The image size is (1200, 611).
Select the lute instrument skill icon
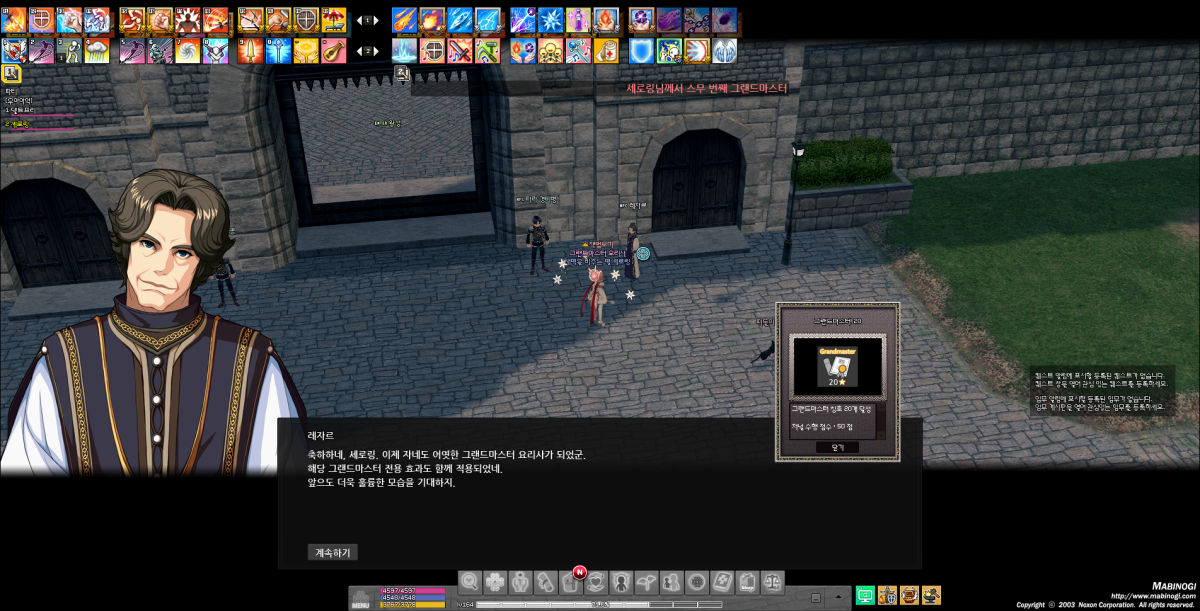click(333, 50)
